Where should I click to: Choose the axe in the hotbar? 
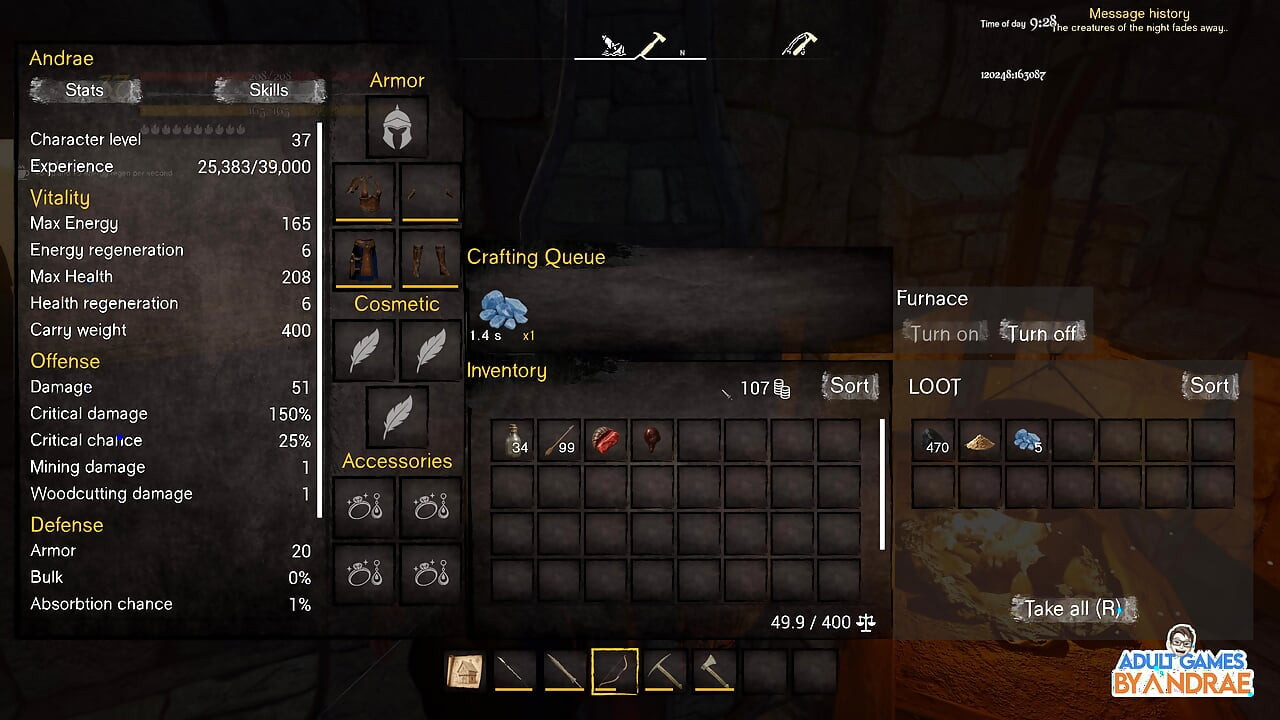pos(714,671)
